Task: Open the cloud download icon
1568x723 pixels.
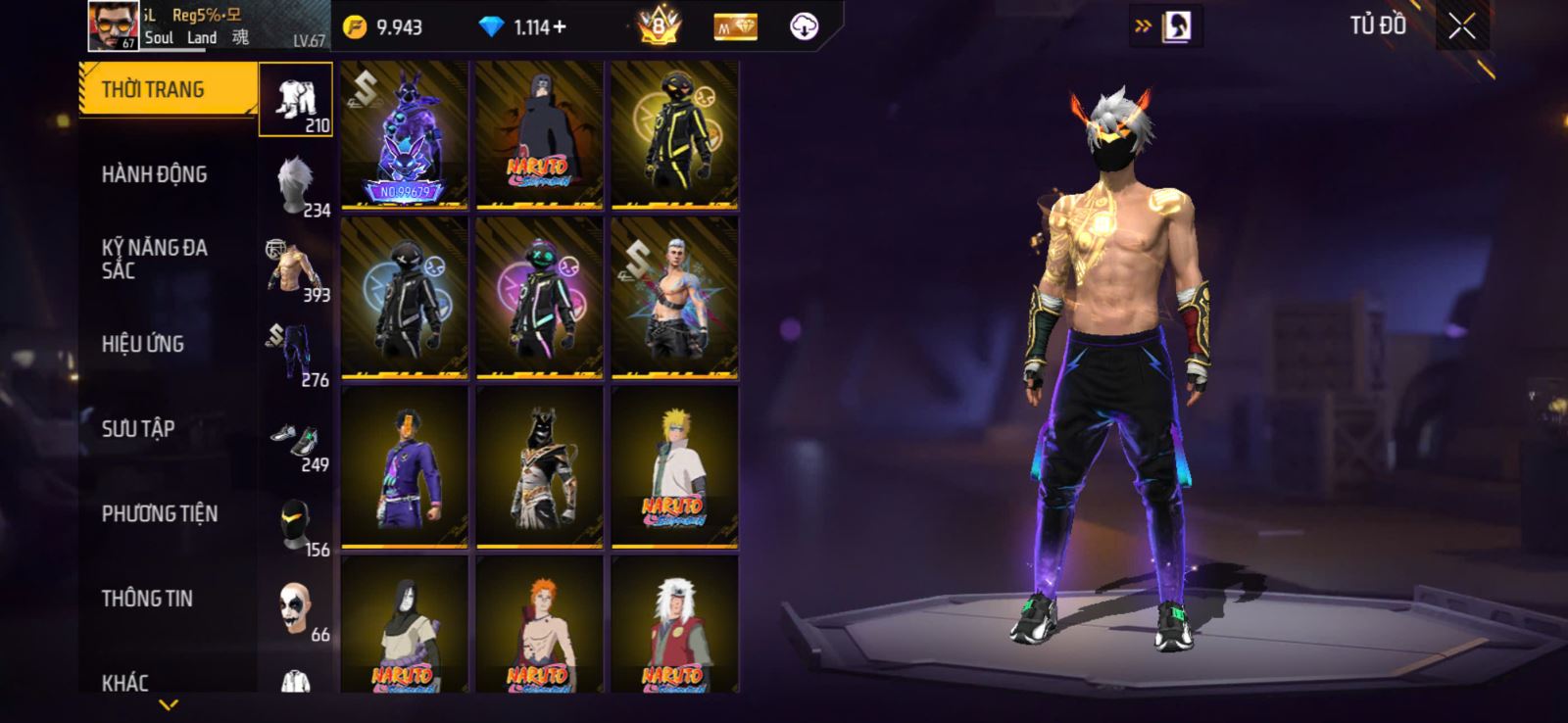Action: (804, 27)
